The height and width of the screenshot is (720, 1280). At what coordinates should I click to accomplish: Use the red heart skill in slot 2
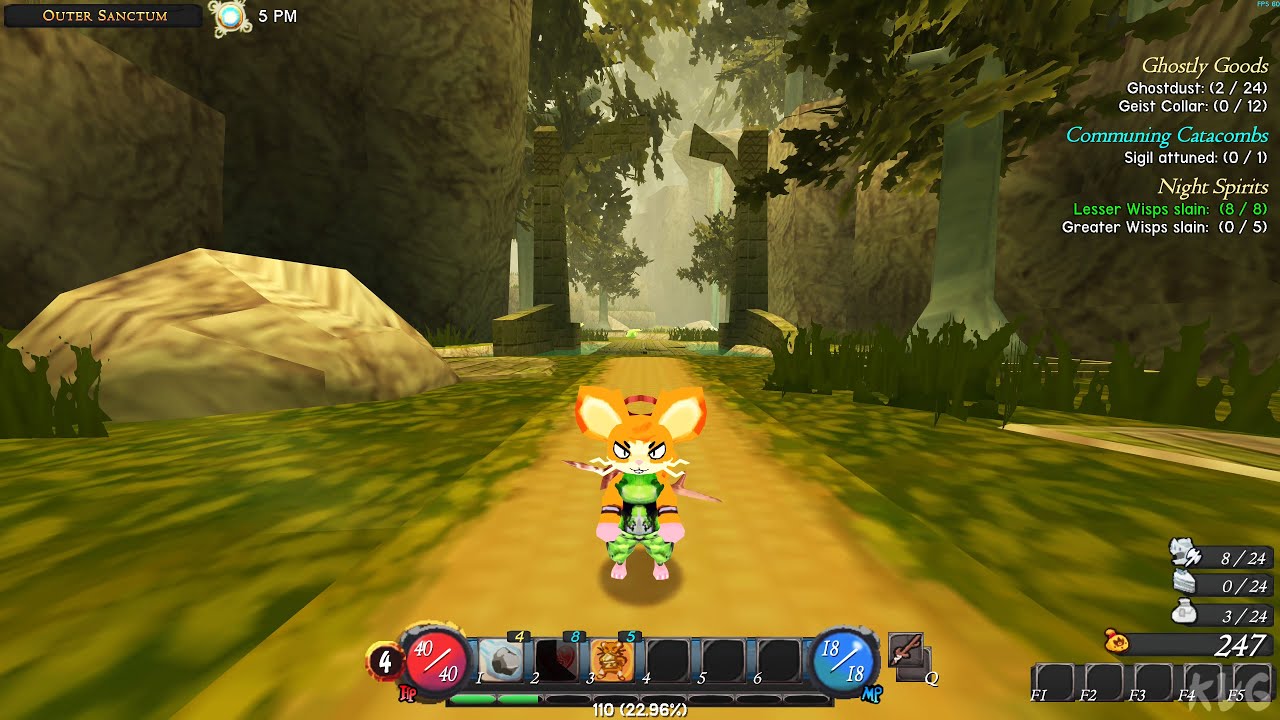[557, 660]
